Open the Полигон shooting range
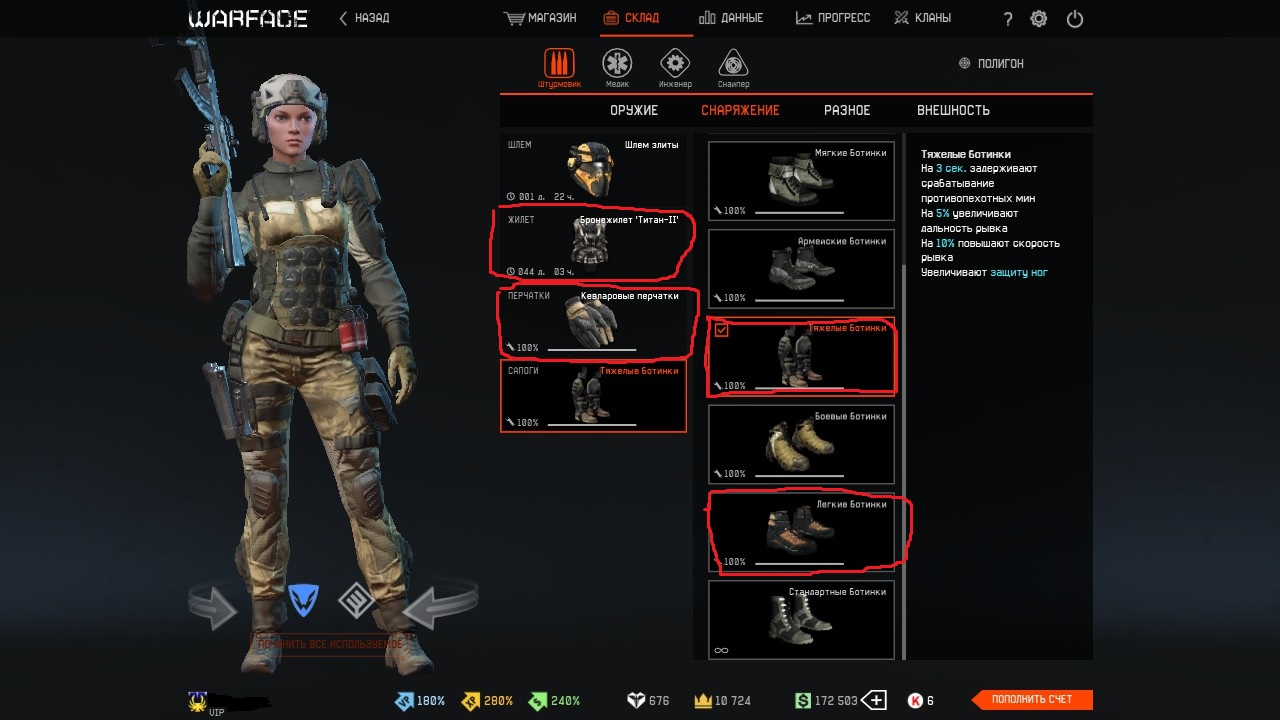Screen dimensions: 1280x720 pyautogui.click(x=991, y=63)
